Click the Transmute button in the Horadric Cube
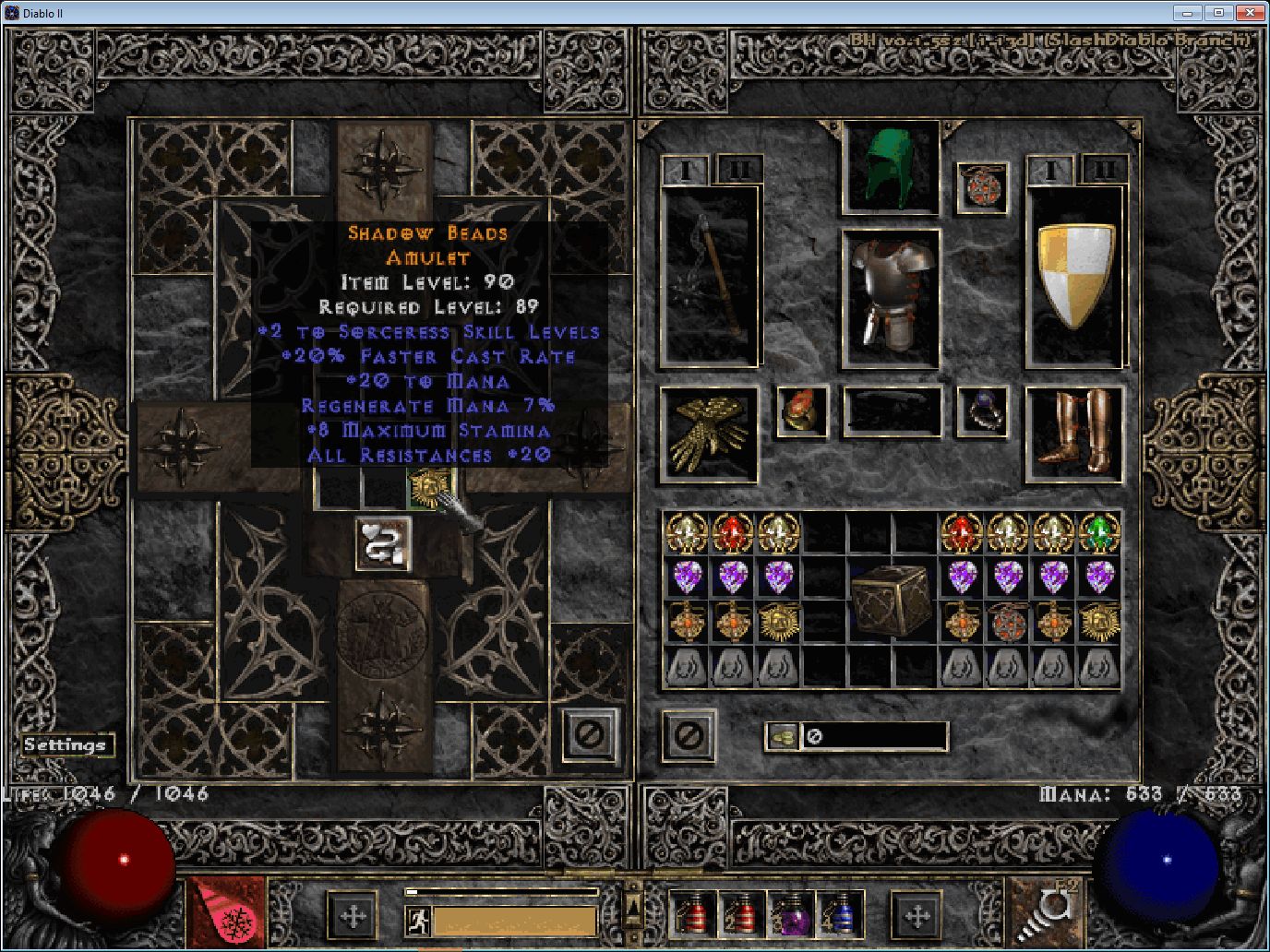 point(383,544)
